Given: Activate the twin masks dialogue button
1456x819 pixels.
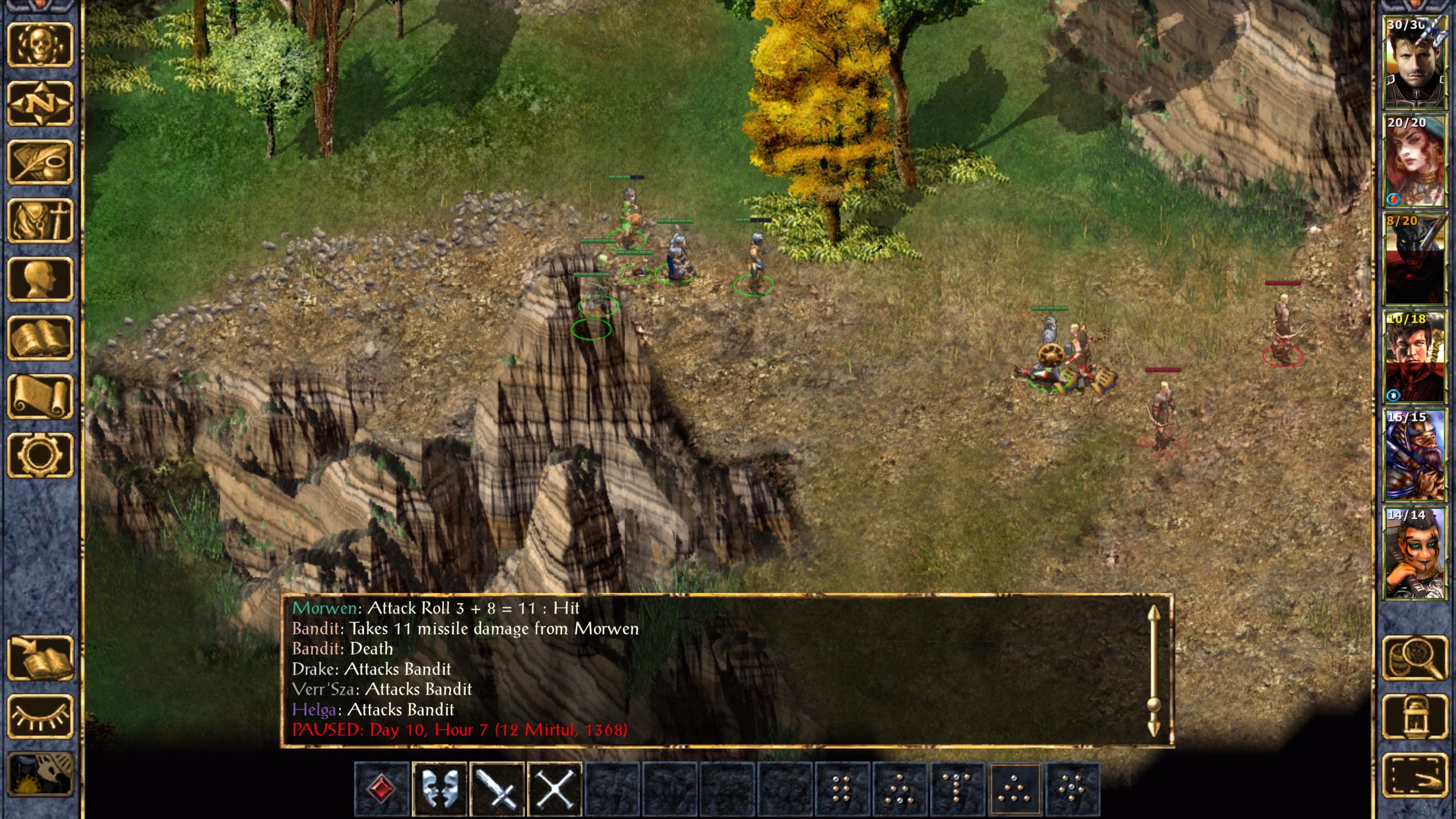Looking at the screenshot, I should pyautogui.click(x=440, y=789).
